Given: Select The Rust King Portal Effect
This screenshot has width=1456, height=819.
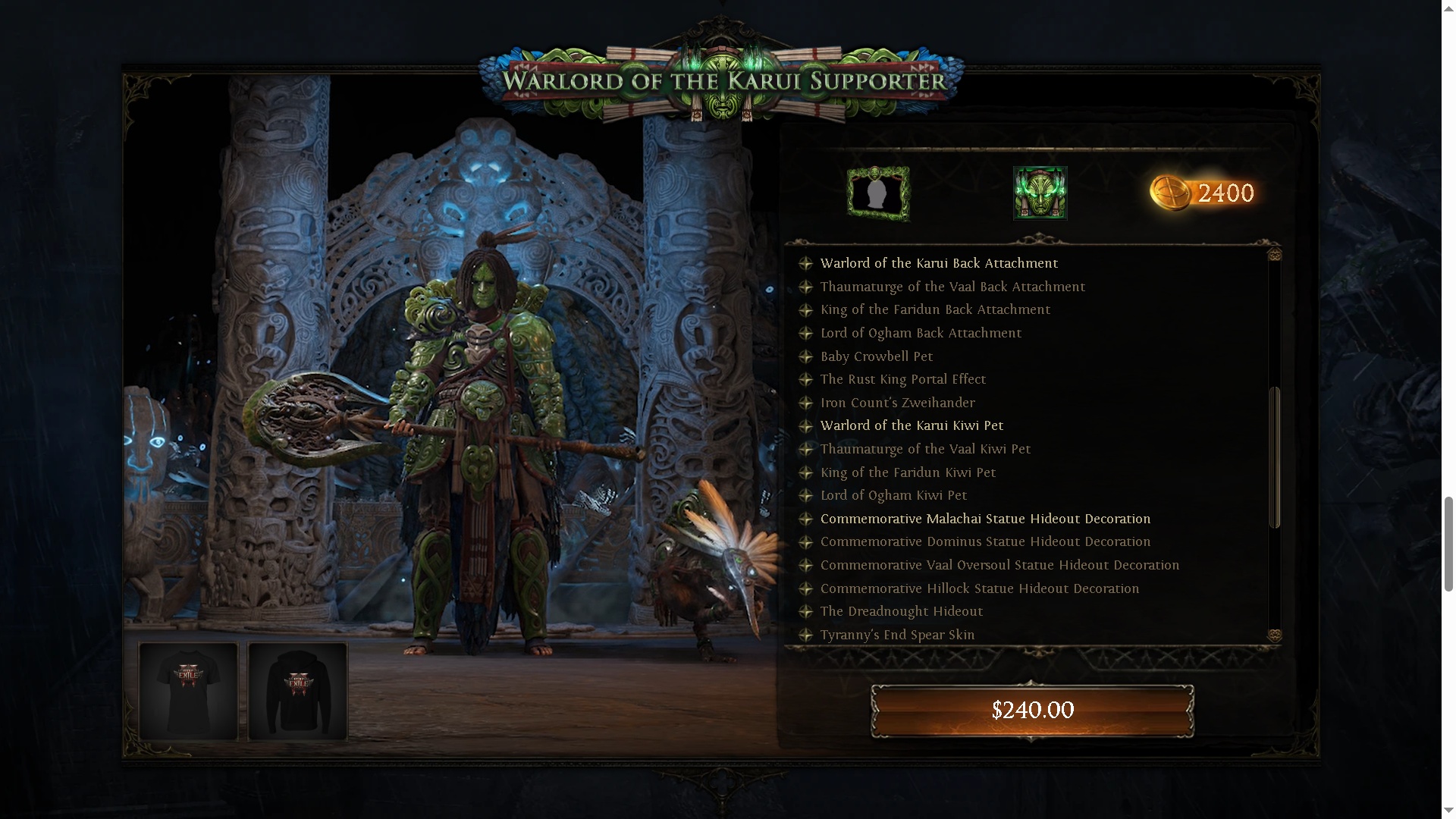Looking at the screenshot, I should pos(903,379).
